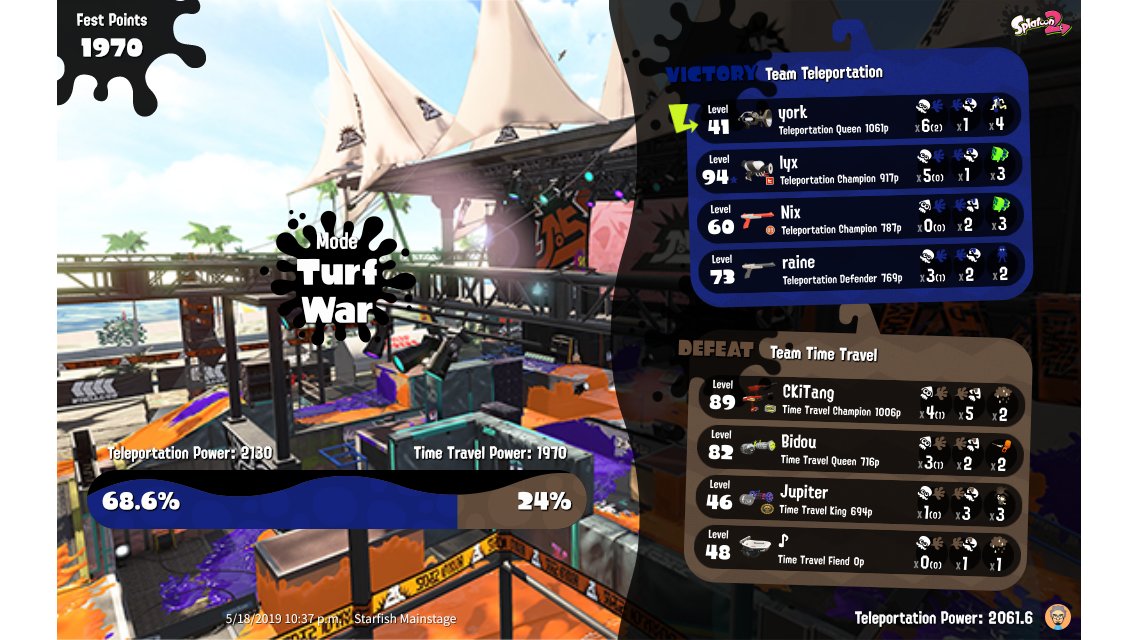The height and width of the screenshot is (640, 1138).
Task: Select the music note player row
Action: [860, 549]
